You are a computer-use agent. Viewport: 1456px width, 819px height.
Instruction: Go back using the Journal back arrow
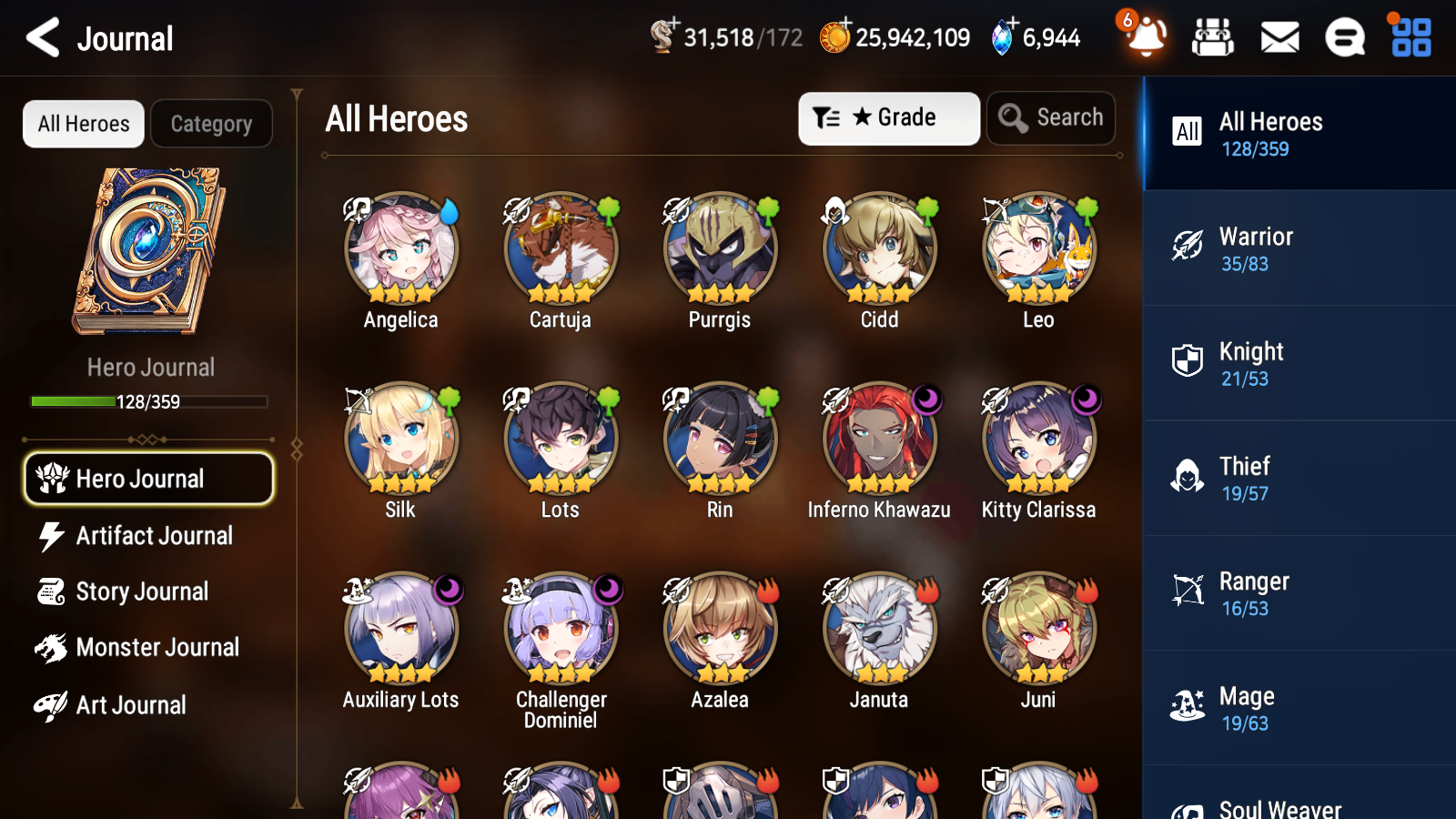click(40, 38)
